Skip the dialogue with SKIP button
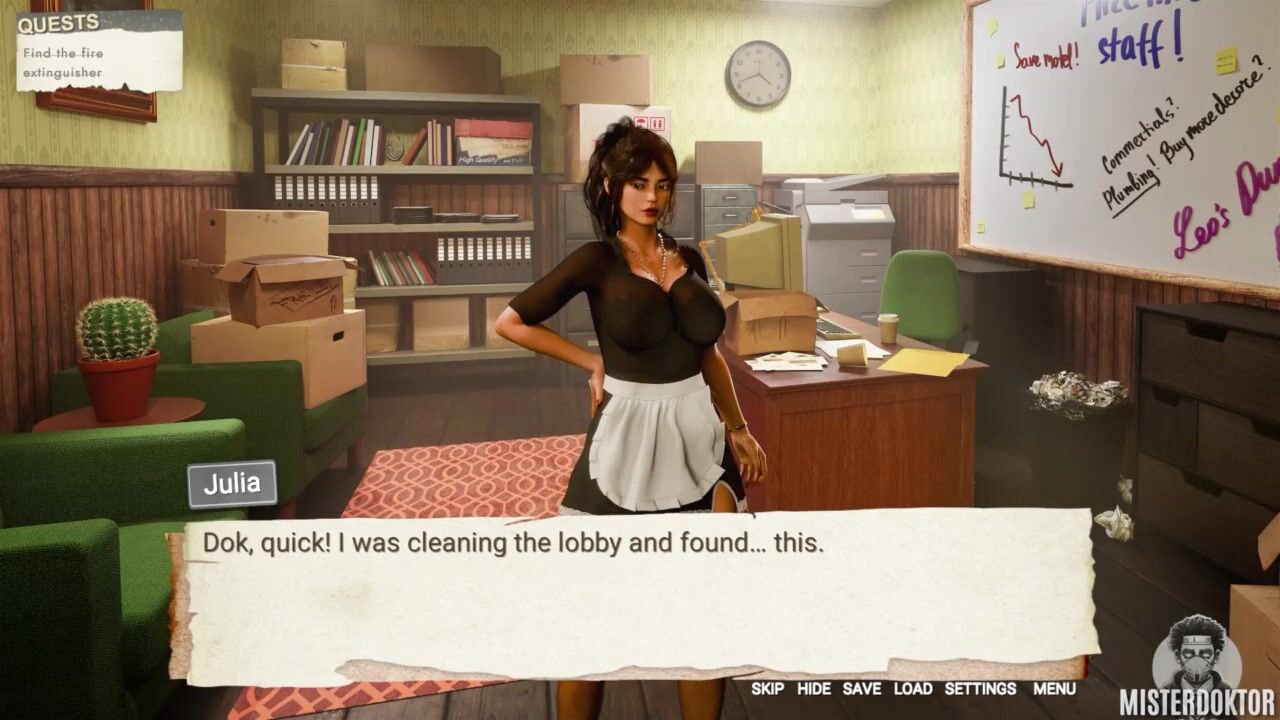Viewport: 1280px width, 720px height. 768,689
